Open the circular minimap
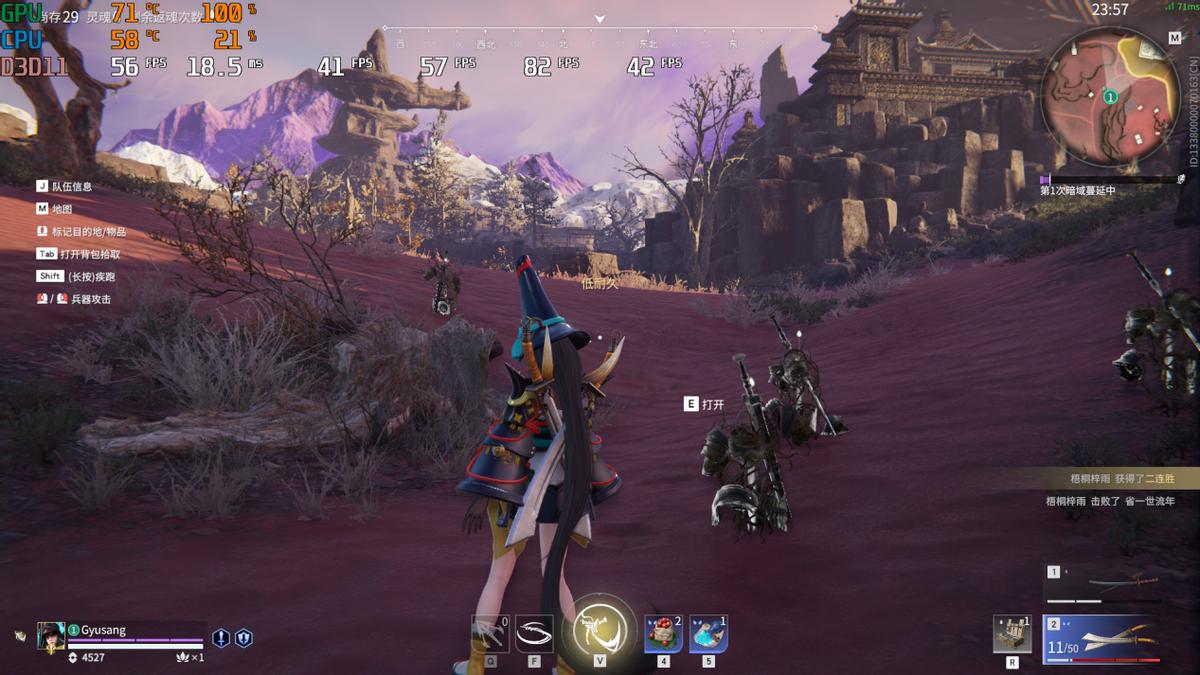1200x675 pixels. coord(1109,97)
